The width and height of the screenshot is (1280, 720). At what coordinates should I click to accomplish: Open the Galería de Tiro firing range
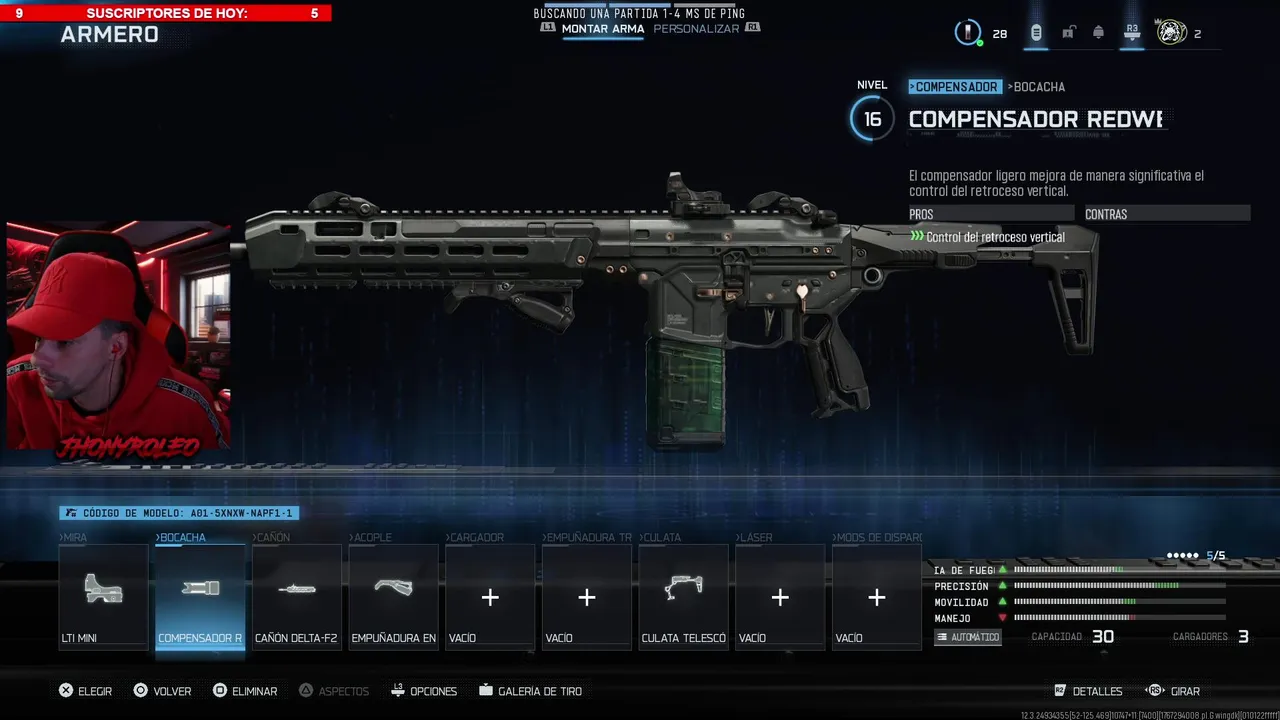click(530, 691)
